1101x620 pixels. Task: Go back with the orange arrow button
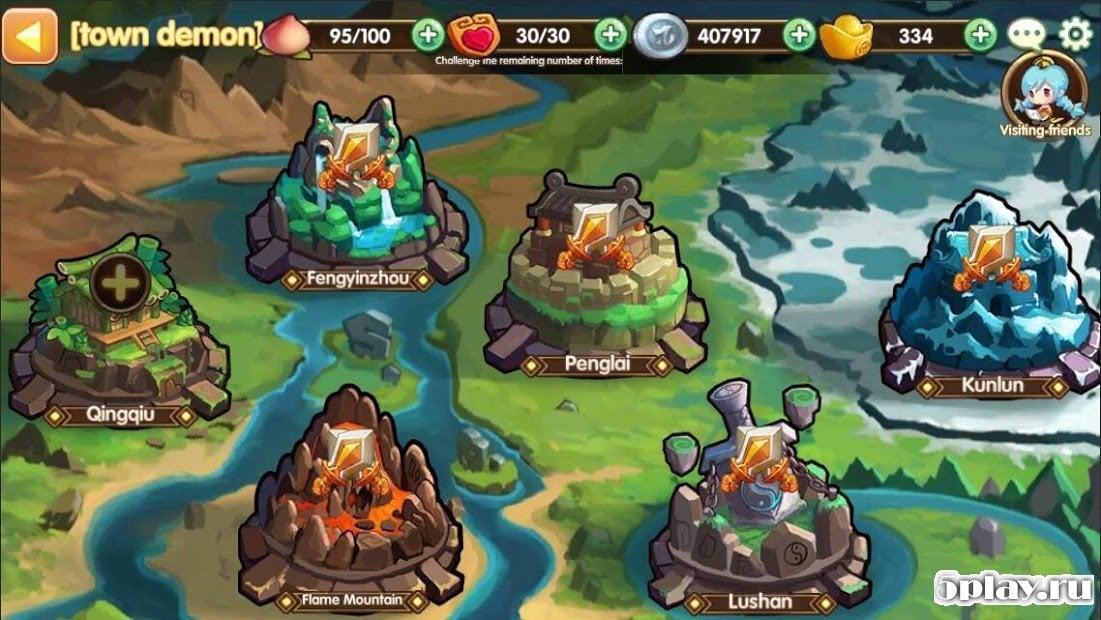29,35
